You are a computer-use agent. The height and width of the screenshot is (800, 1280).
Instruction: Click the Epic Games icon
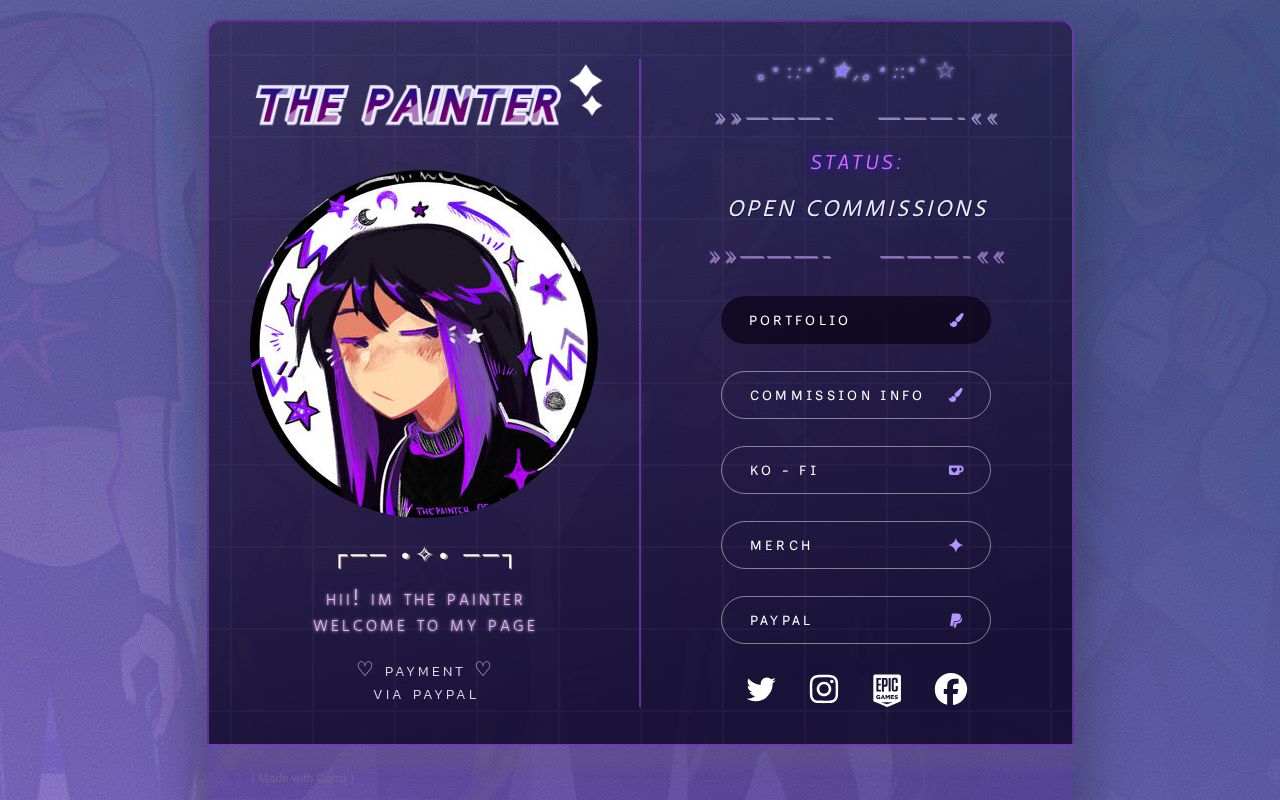pyautogui.click(x=887, y=689)
